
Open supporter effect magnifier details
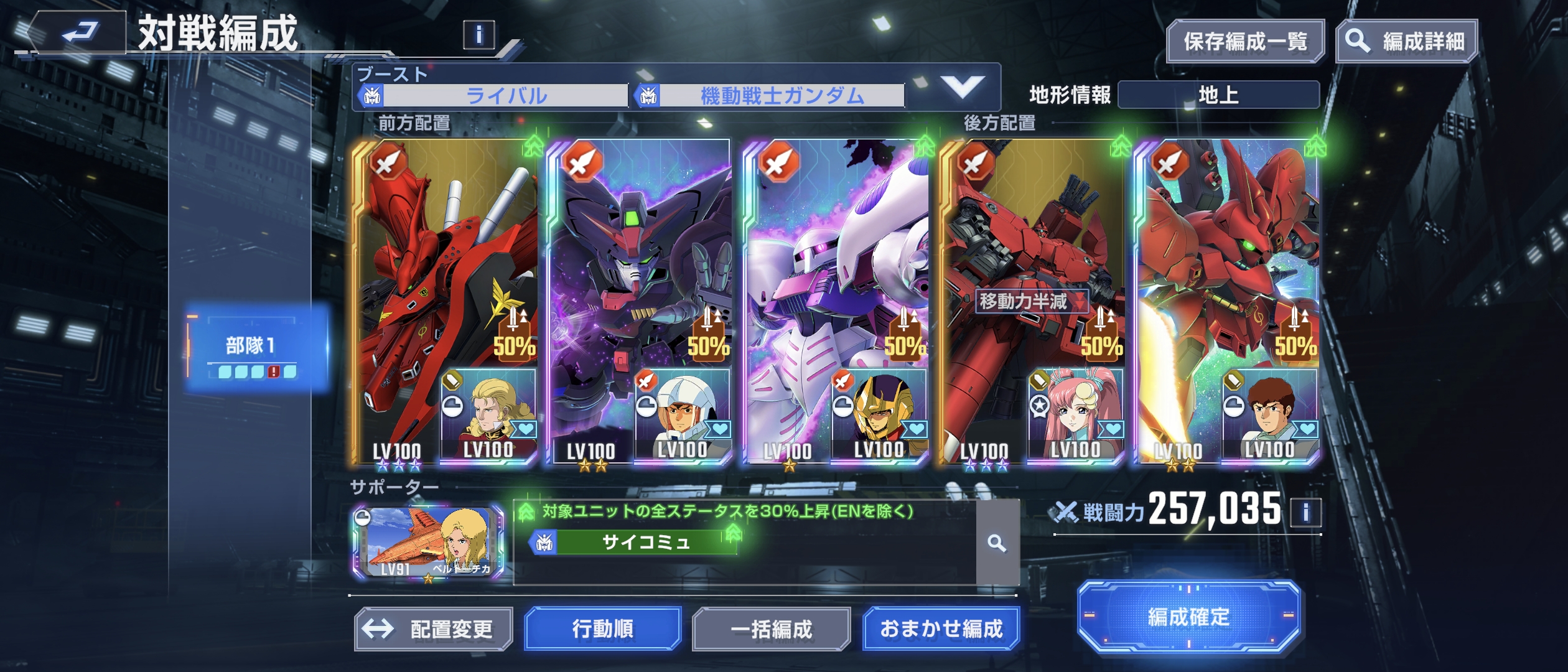click(997, 544)
